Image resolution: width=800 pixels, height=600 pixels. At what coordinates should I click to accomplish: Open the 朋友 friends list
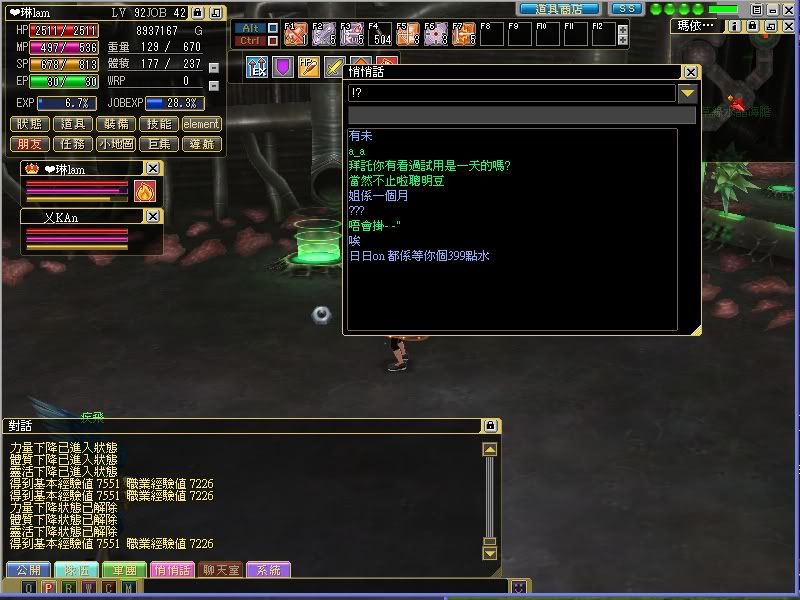(30, 144)
